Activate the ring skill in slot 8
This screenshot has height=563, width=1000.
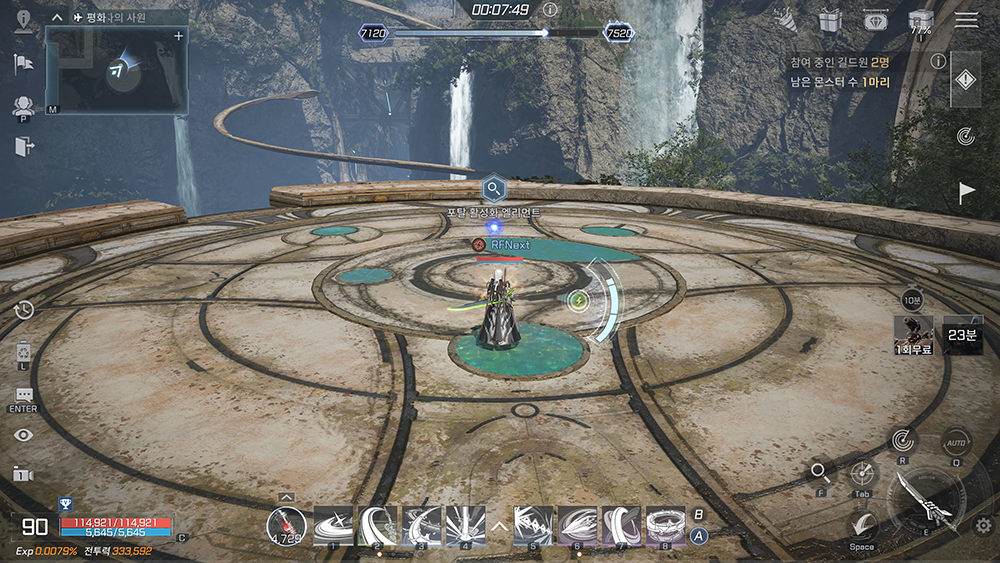(x=665, y=525)
